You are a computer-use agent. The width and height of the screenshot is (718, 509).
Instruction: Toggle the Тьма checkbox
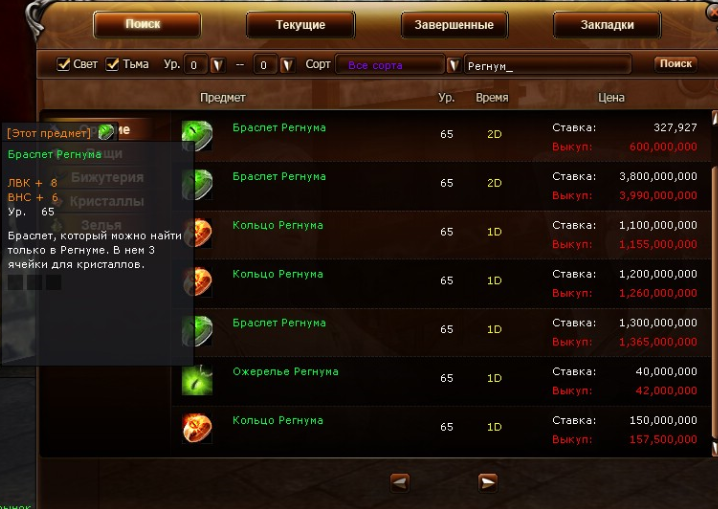(x=113, y=65)
